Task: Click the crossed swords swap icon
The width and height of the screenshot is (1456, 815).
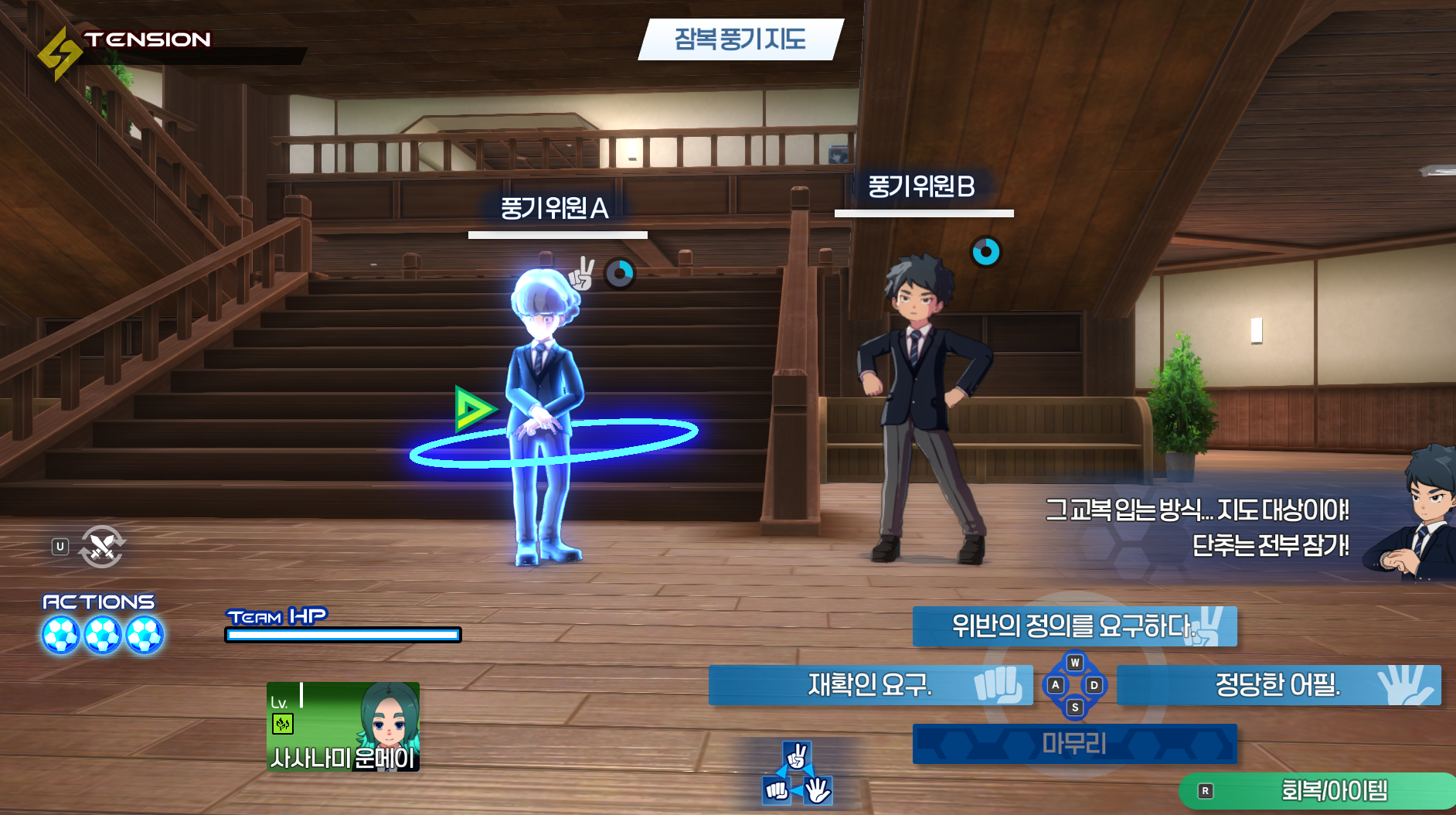Action: pyautogui.click(x=102, y=547)
